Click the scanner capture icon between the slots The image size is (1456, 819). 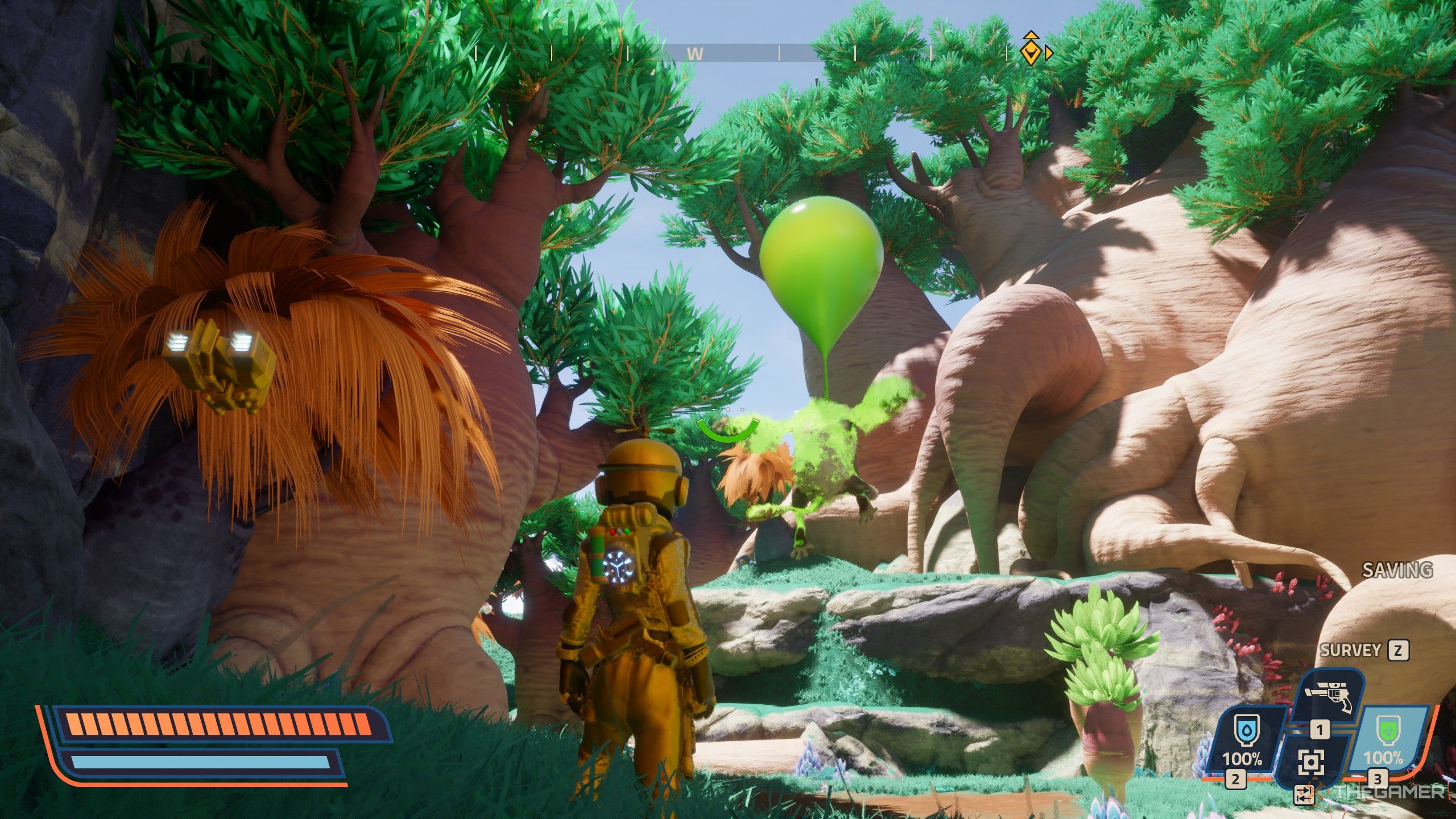pos(1312,762)
